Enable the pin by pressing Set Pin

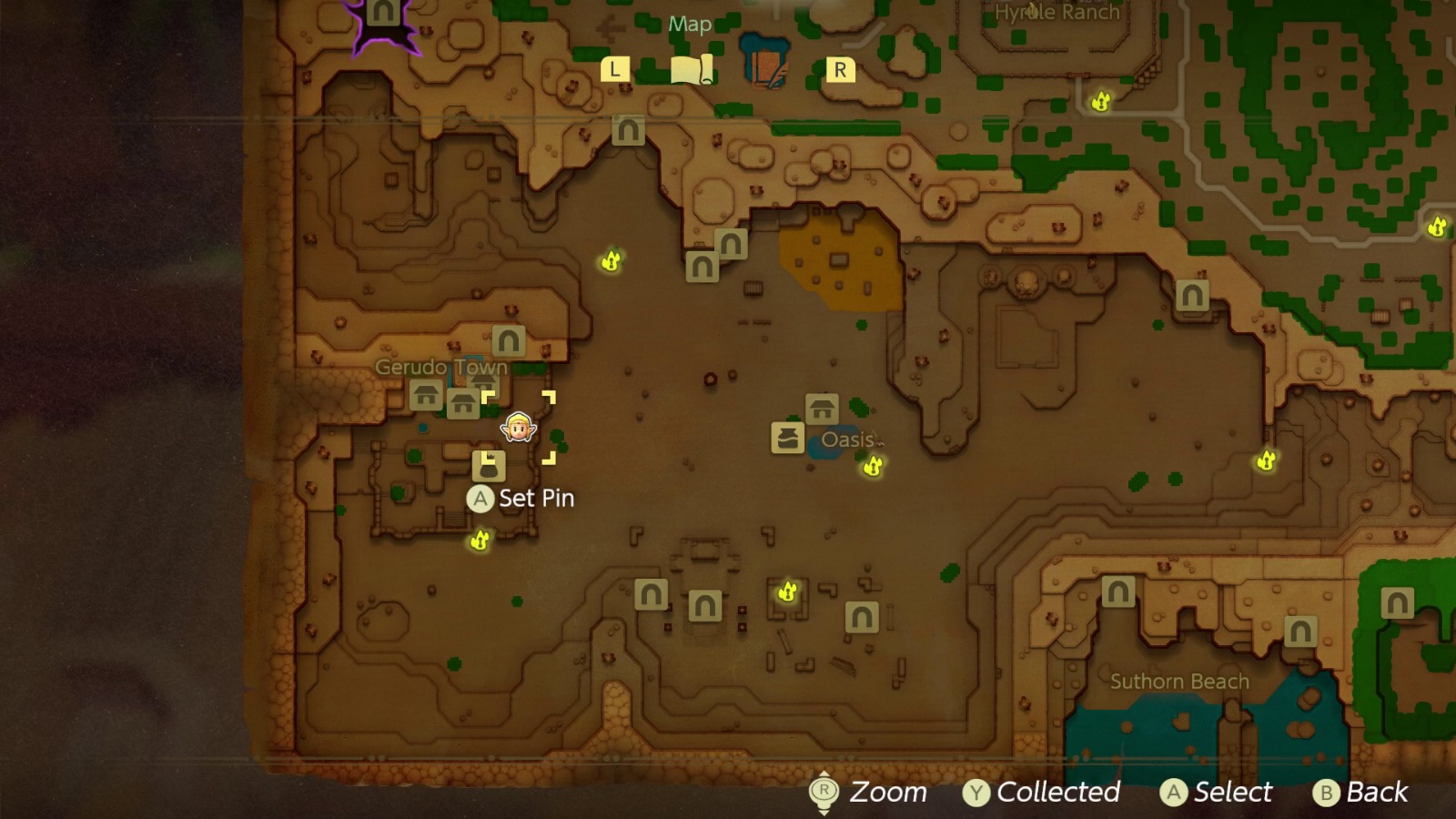[x=480, y=499]
